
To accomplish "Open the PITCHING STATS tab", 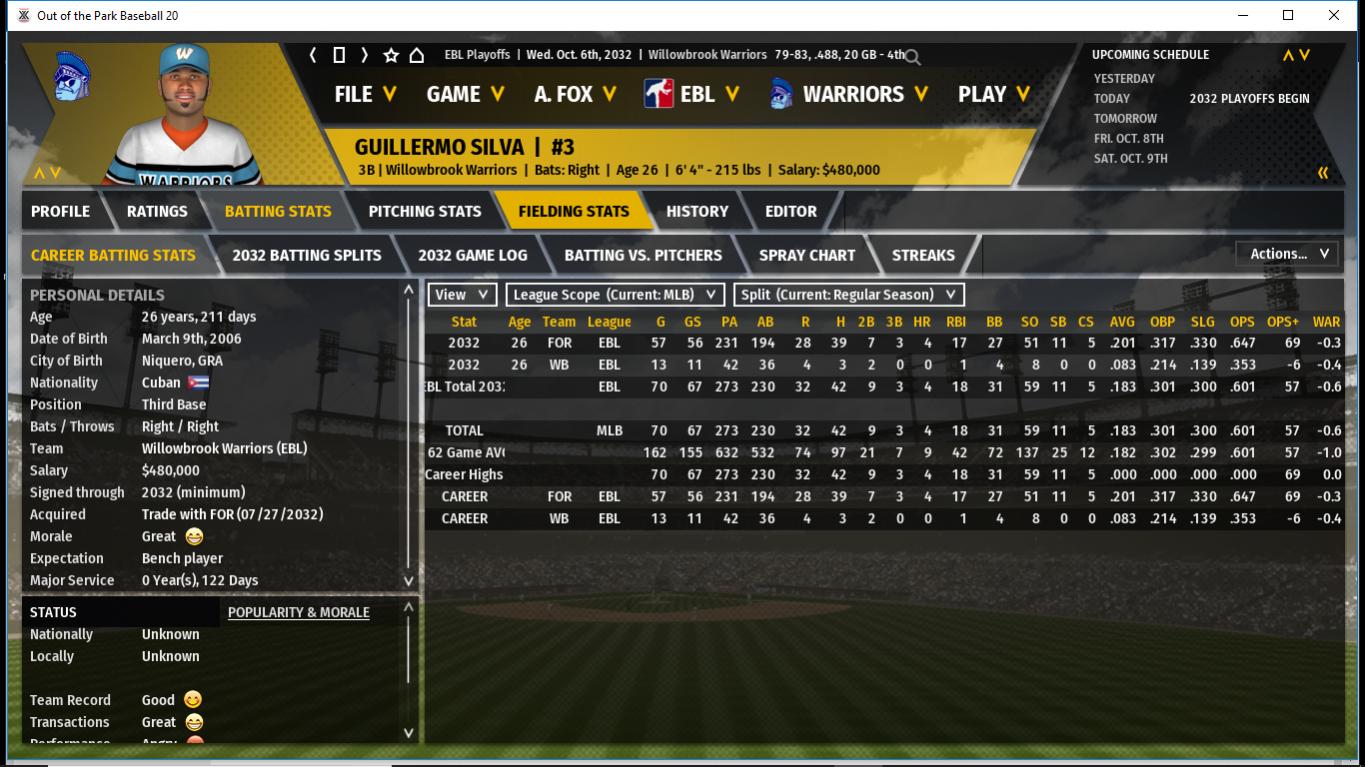I will point(424,211).
